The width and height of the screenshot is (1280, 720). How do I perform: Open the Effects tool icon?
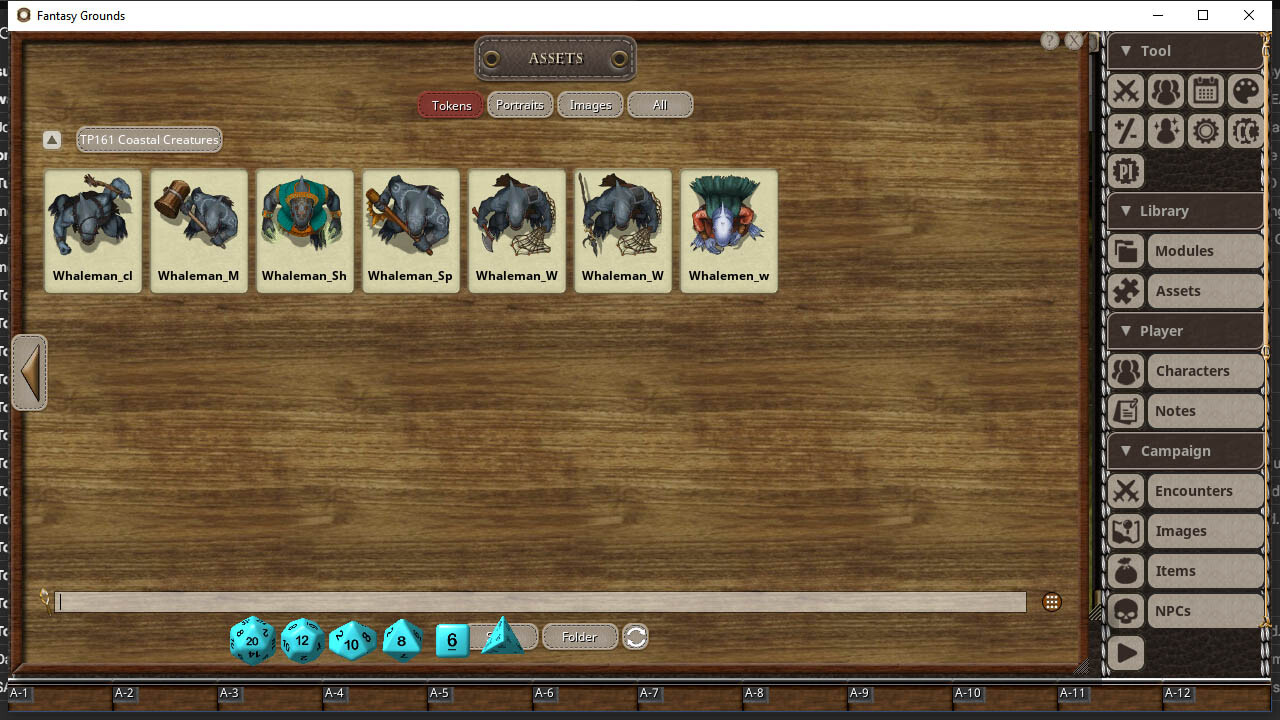pyautogui.click(x=1166, y=131)
